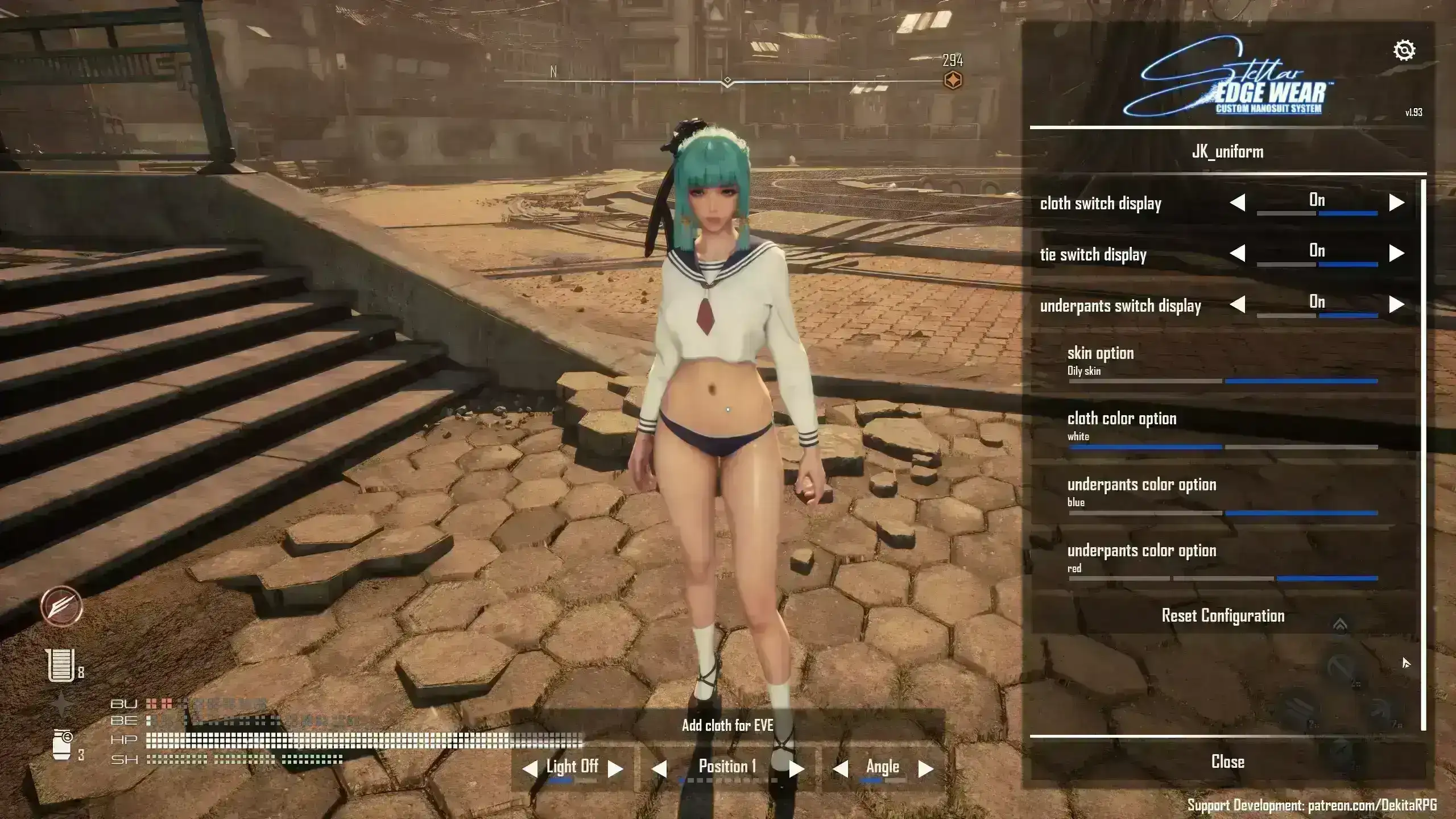Select the cloth color option row
The width and height of the screenshot is (1456, 819).
[1223, 427]
